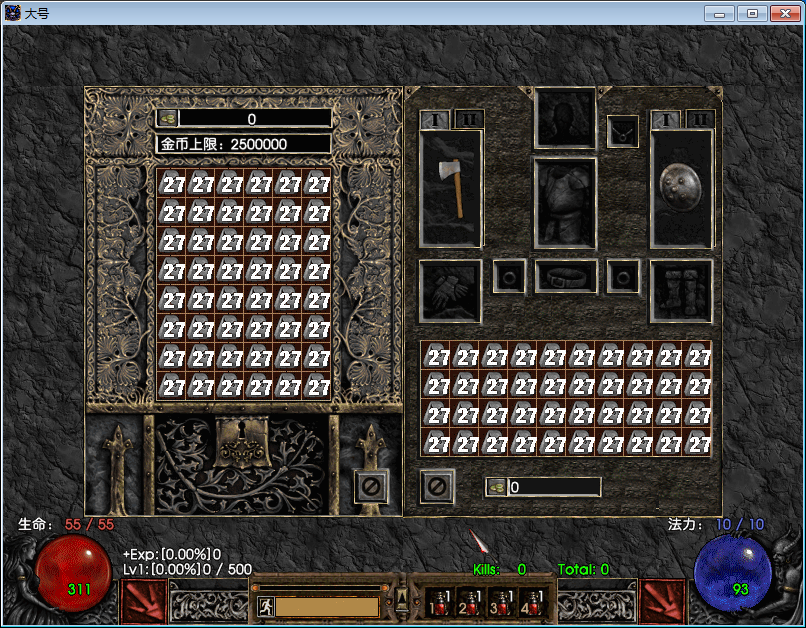Open the right attack skill selector
This screenshot has height=628, width=806.
(x=664, y=601)
